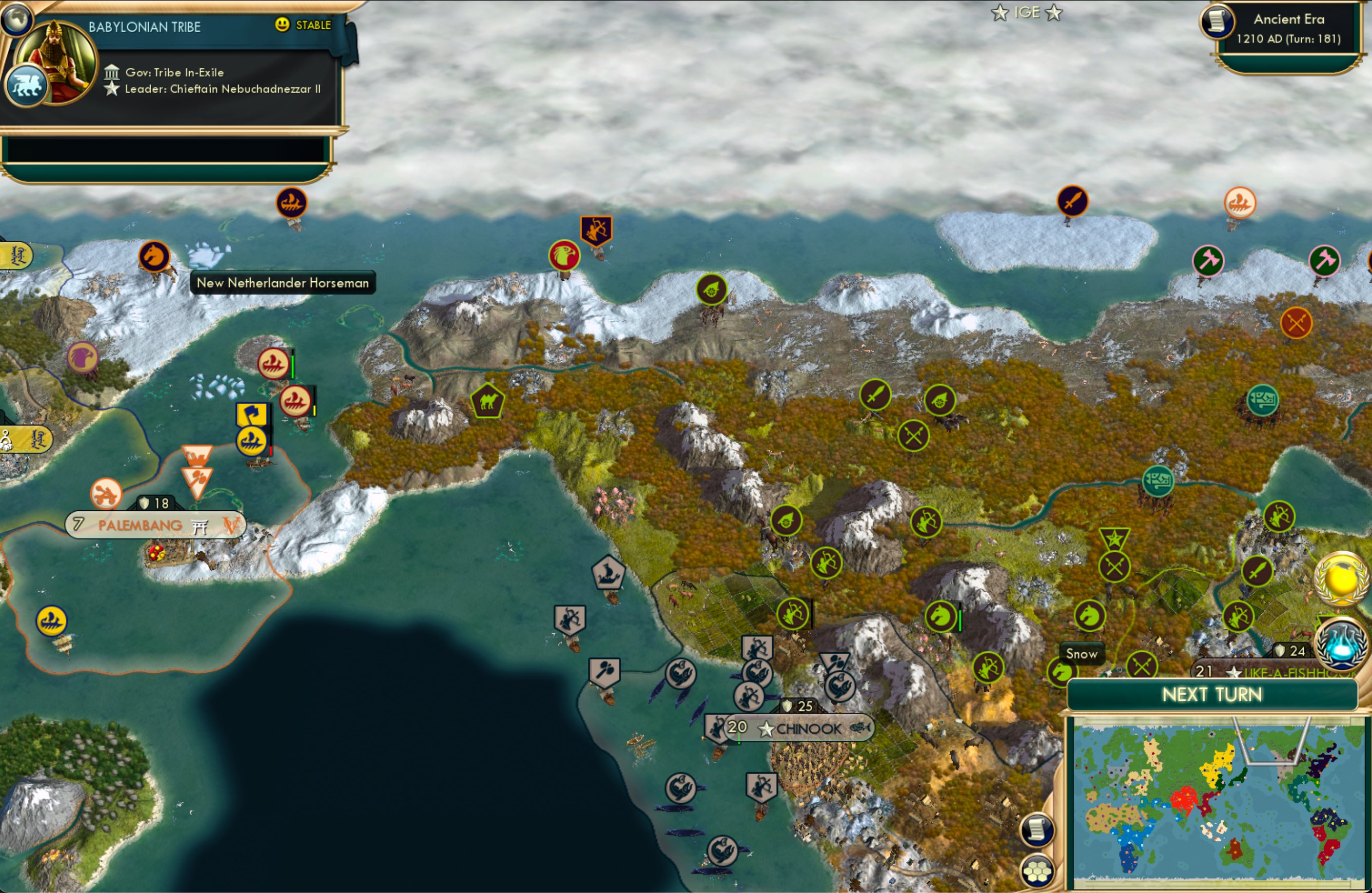Image resolution: width=1372 pixels, height=893 pixels.
Task: Open the IGE in-game editor
Action: click(x=1027, y=12)
